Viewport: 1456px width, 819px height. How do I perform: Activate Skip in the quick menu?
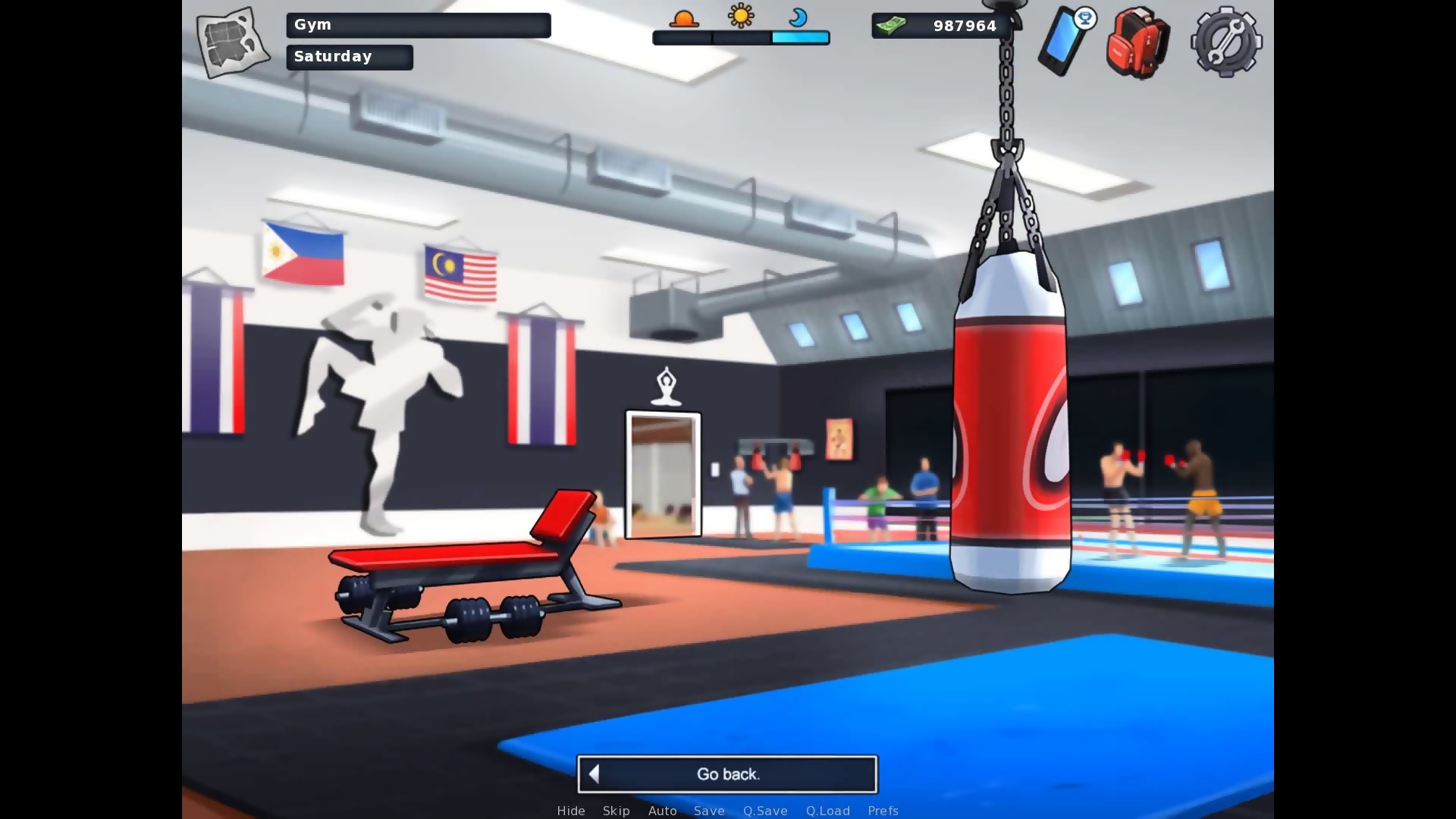pyautogui.click(x=617, y=811)
